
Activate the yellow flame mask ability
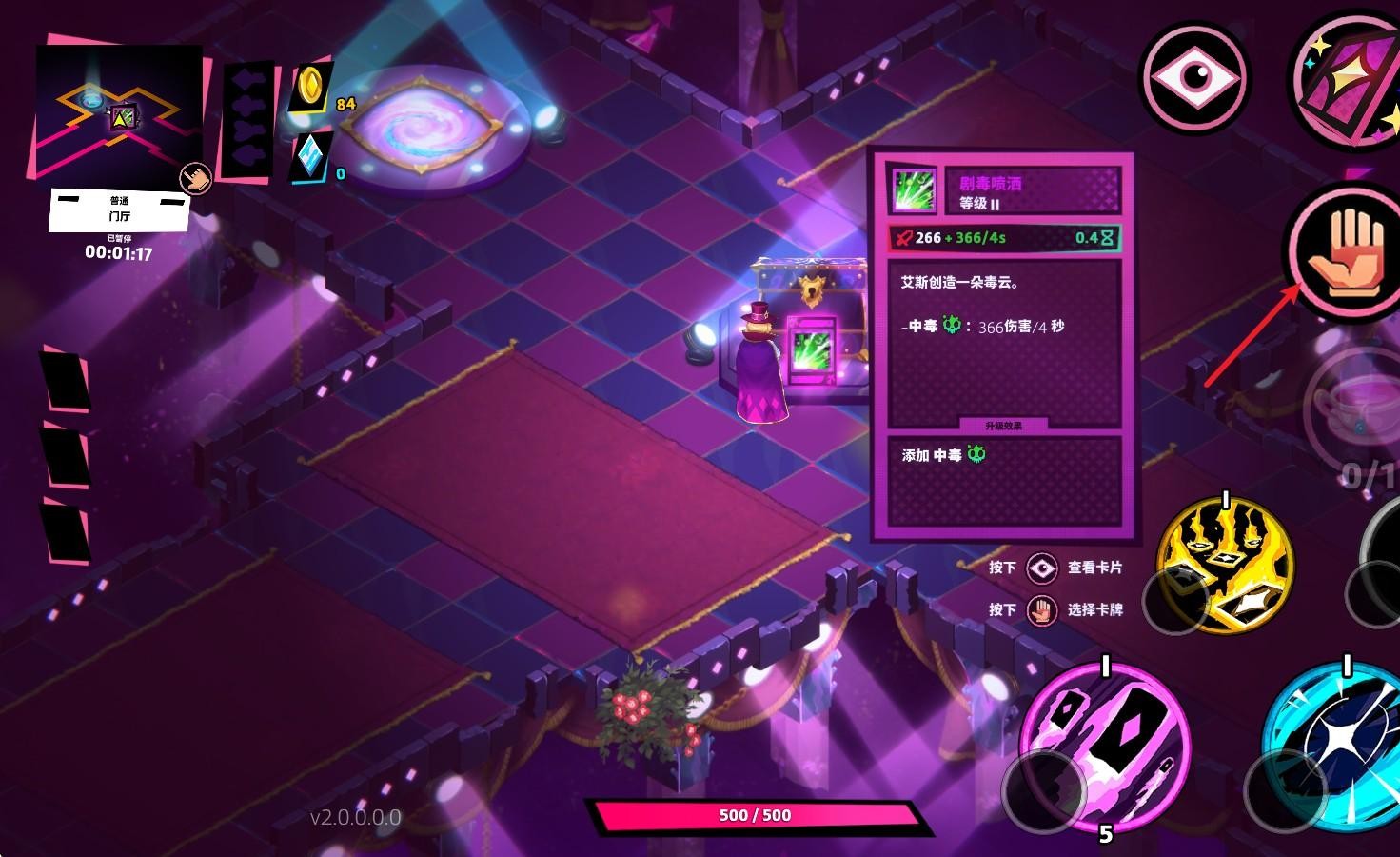1226,566
